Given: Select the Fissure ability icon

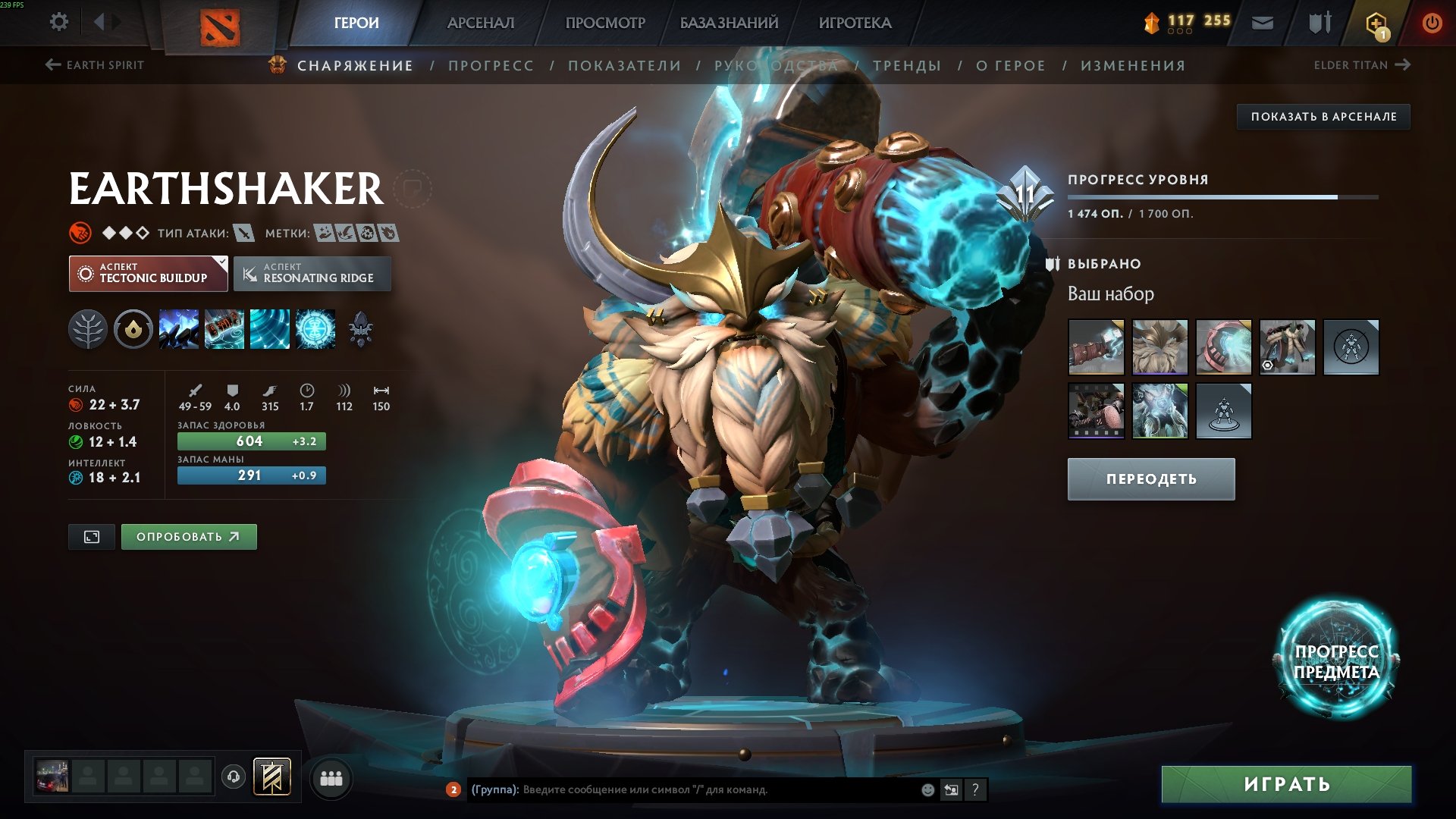Looking at the screenshot, I should tap(178, 328).
